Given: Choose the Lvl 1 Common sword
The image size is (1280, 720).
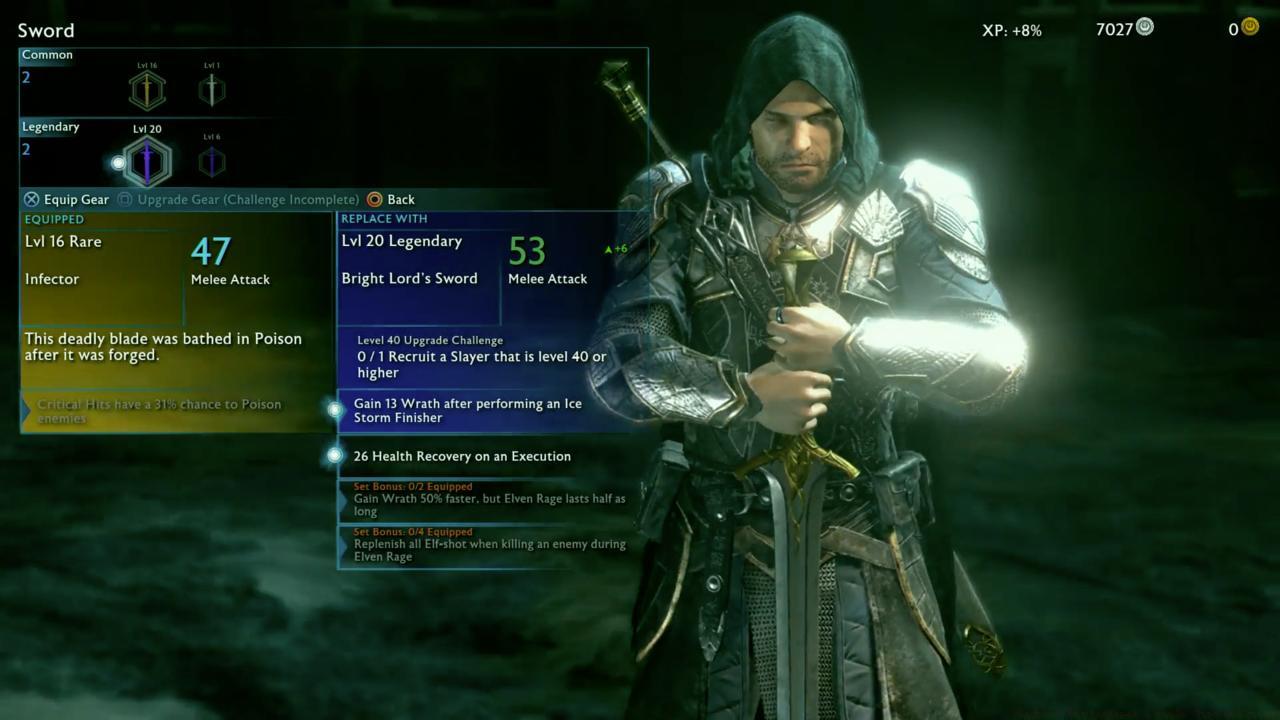Looking at the screenshot, I should click(211, 91).
